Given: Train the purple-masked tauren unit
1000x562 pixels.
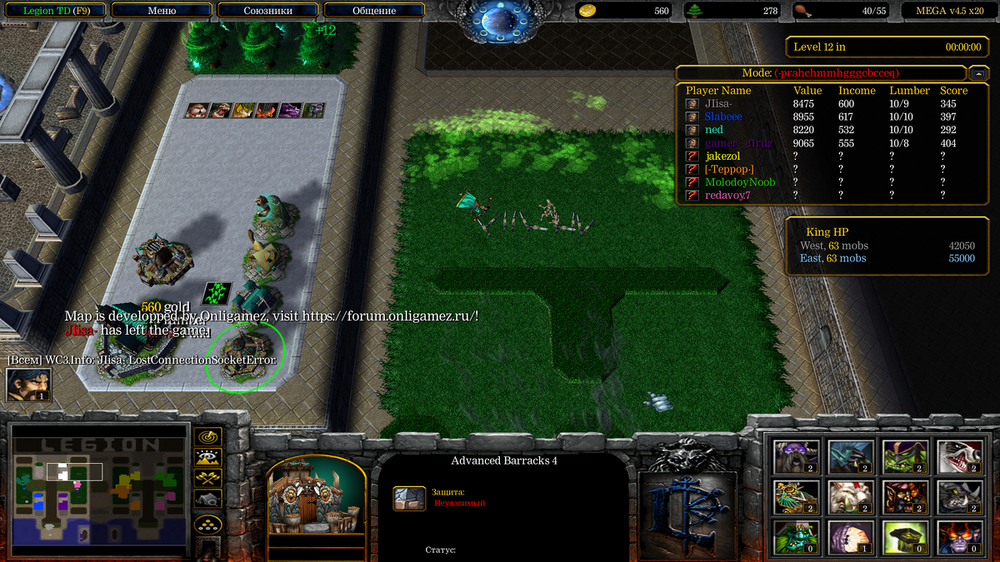Looking at the screenshot, I should point(796,456).
